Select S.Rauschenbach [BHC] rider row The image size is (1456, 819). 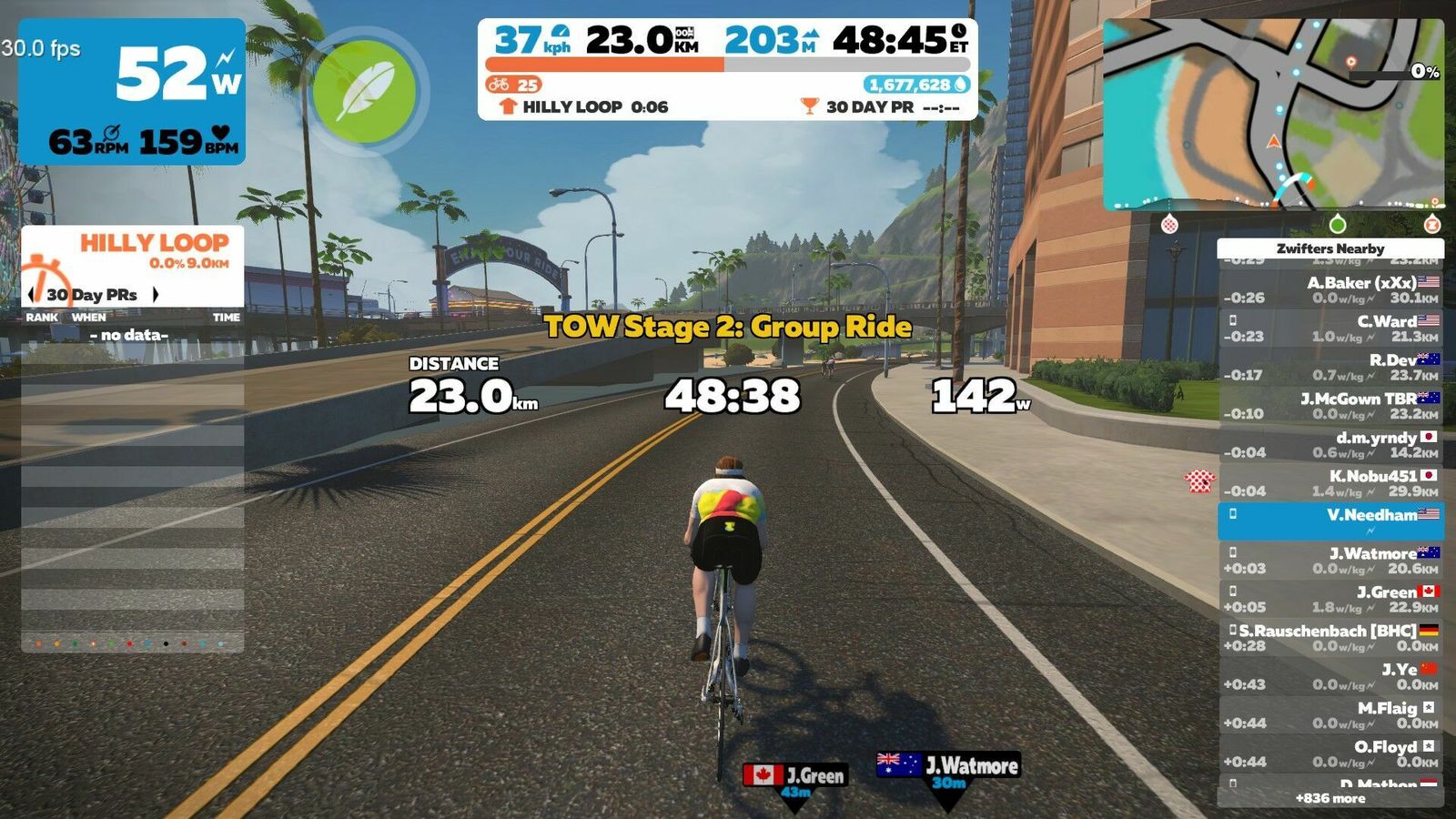tap(1330, 638)
